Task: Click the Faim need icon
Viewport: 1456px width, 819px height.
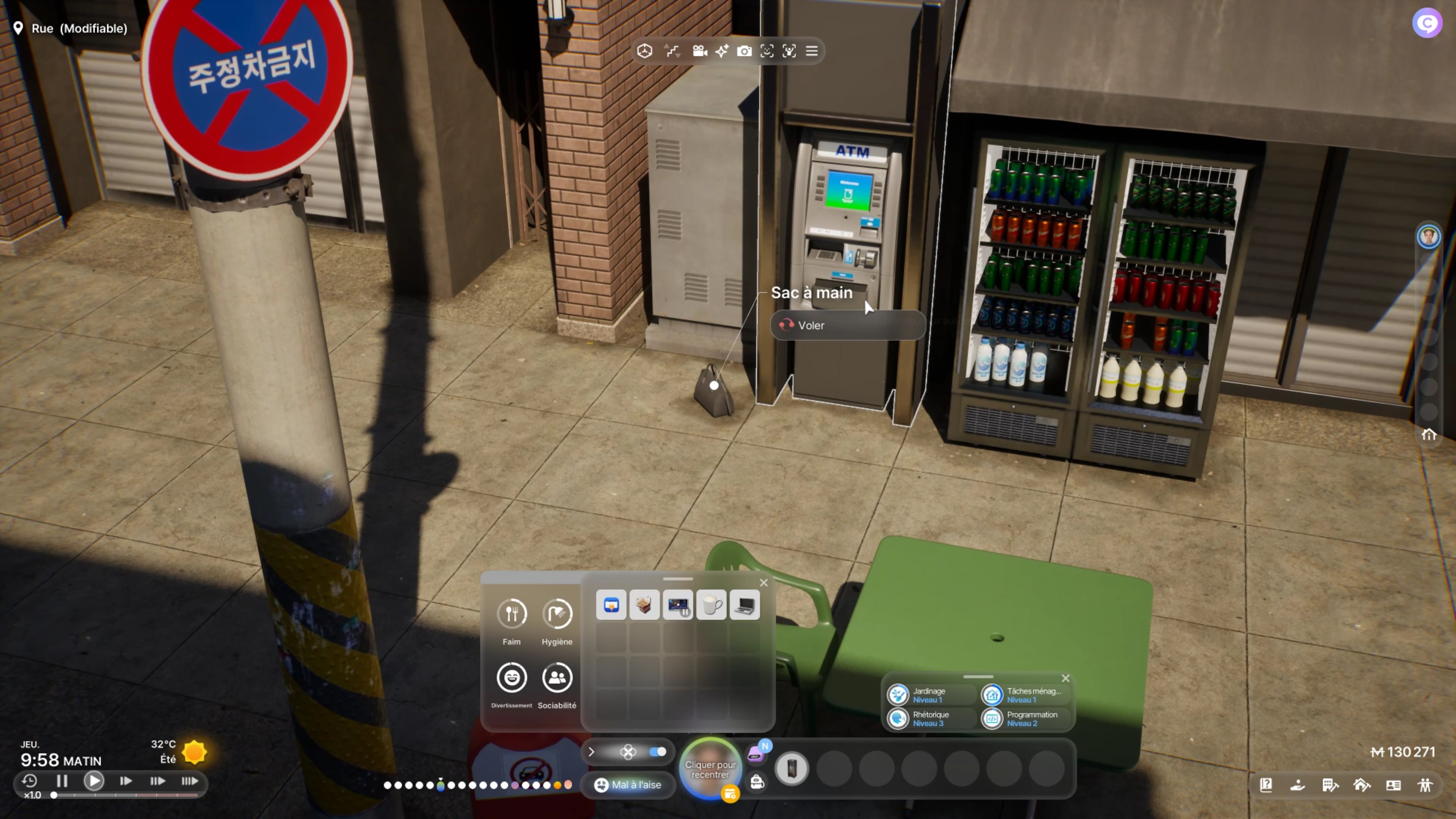Action: [512, 614]
